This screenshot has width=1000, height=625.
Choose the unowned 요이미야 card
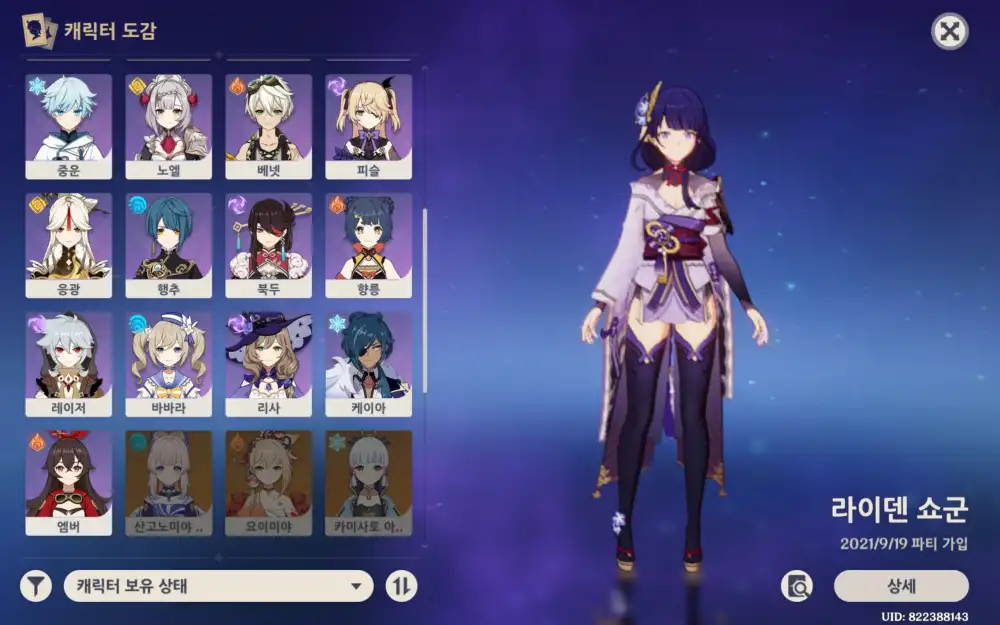[x=268, y=482]
